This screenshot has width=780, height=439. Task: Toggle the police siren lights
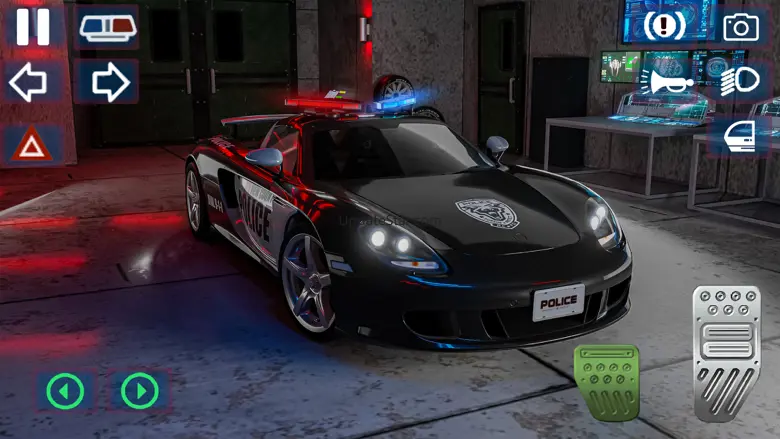point(108,27)
